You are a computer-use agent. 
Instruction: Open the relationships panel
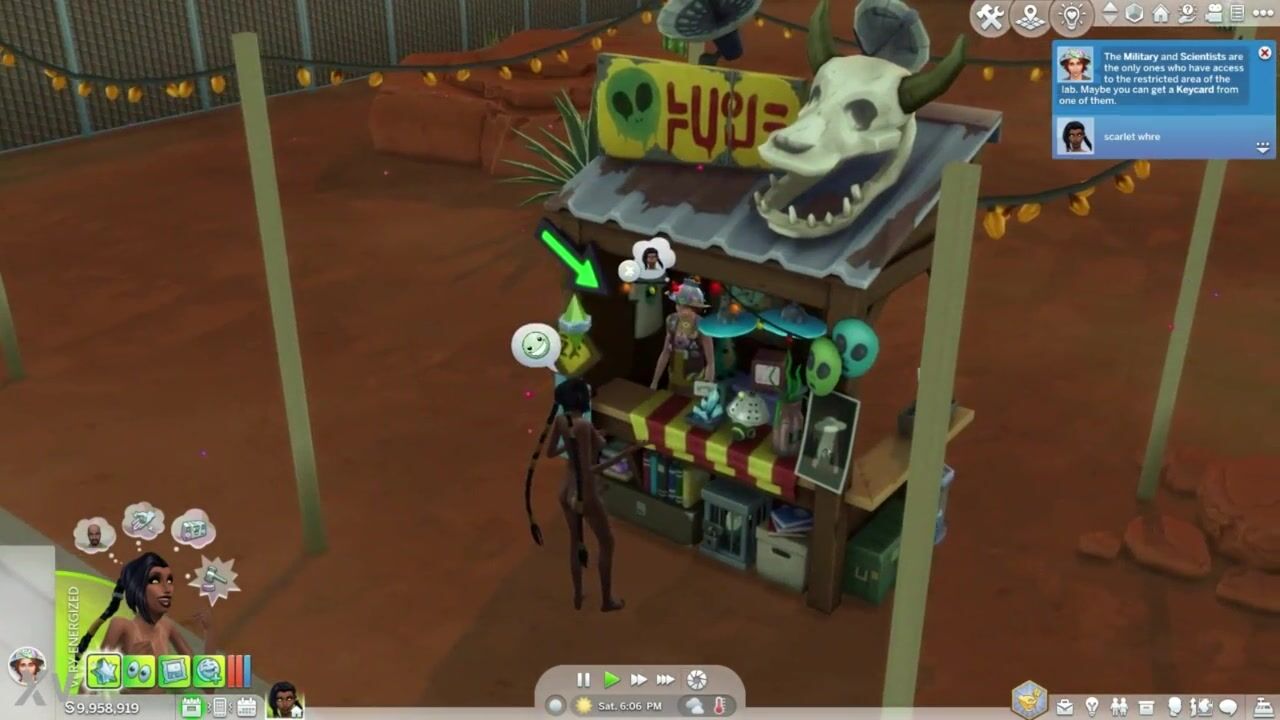tap(1120, 707)
